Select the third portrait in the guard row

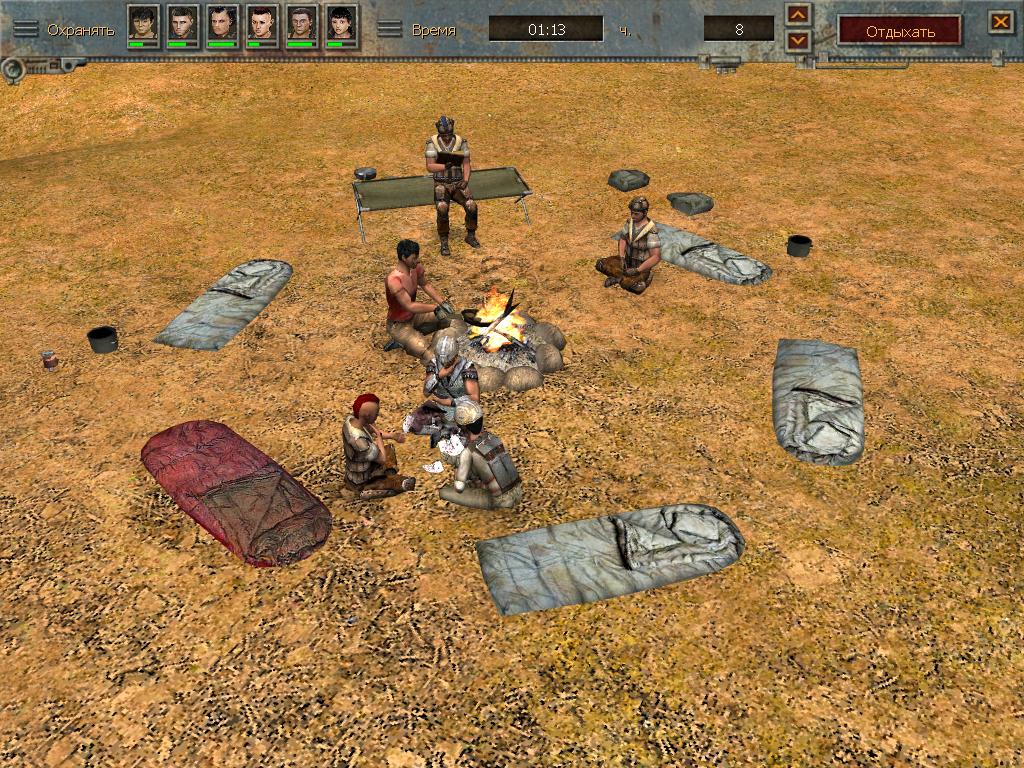222,23
